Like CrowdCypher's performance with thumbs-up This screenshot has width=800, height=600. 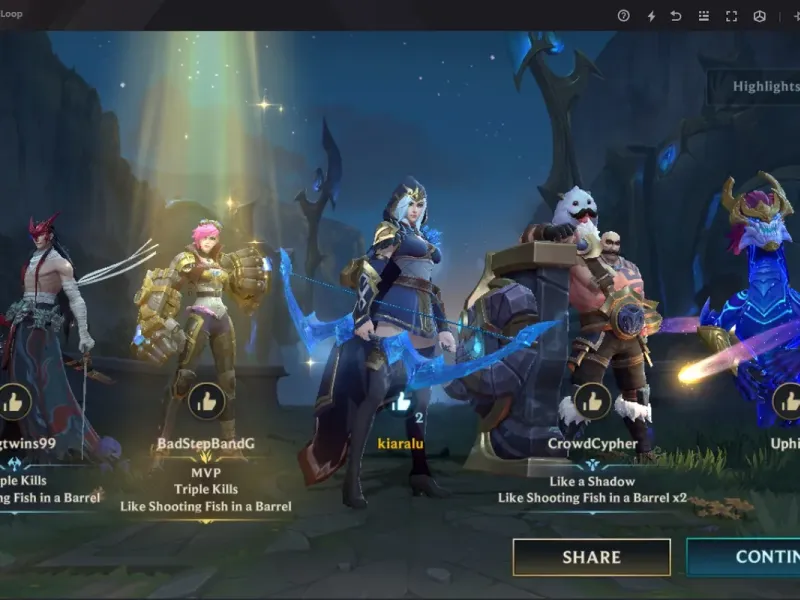[x=593, y=402]
